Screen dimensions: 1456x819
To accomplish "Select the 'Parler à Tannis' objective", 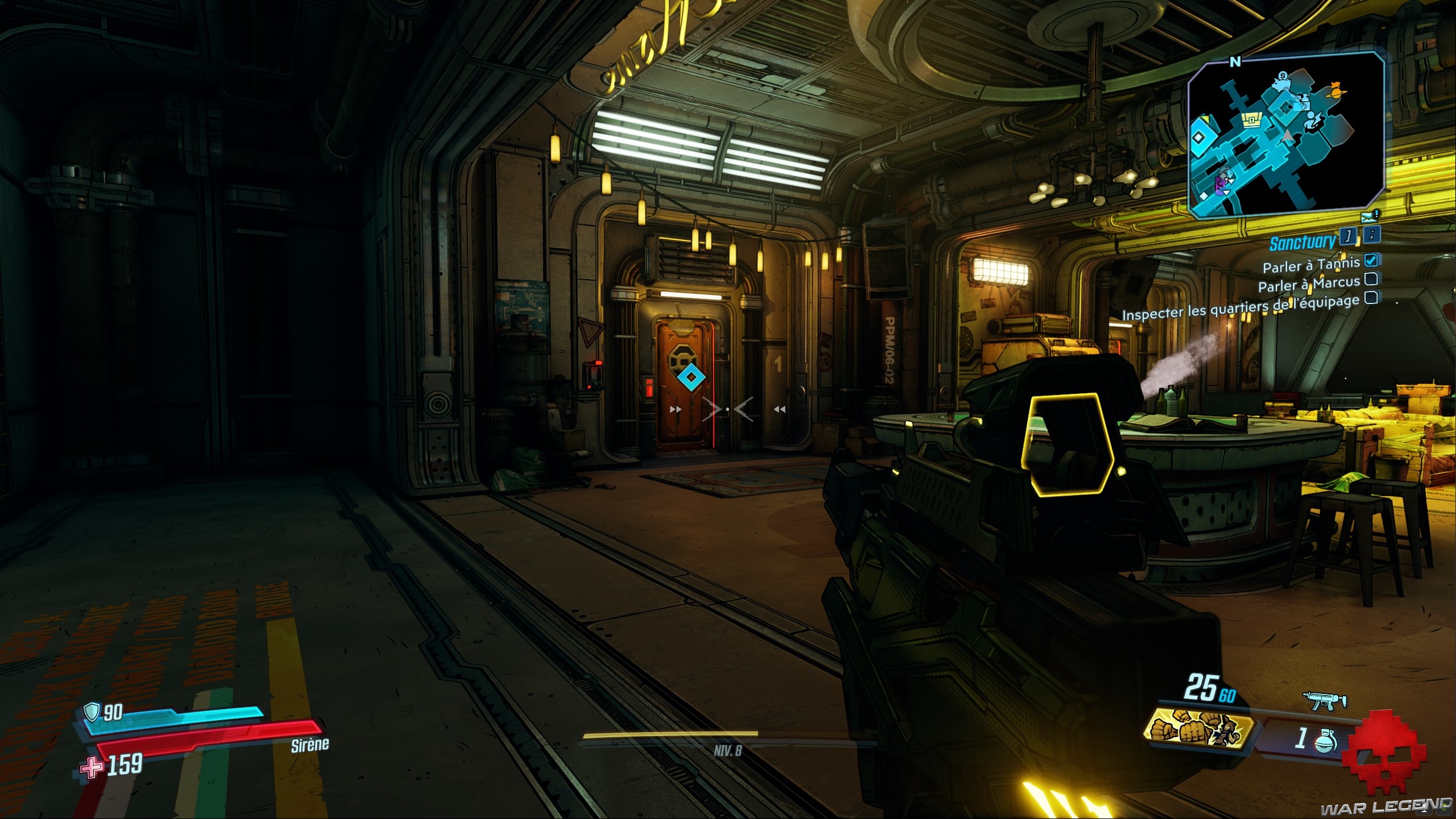I will (x=1311, y=265).
